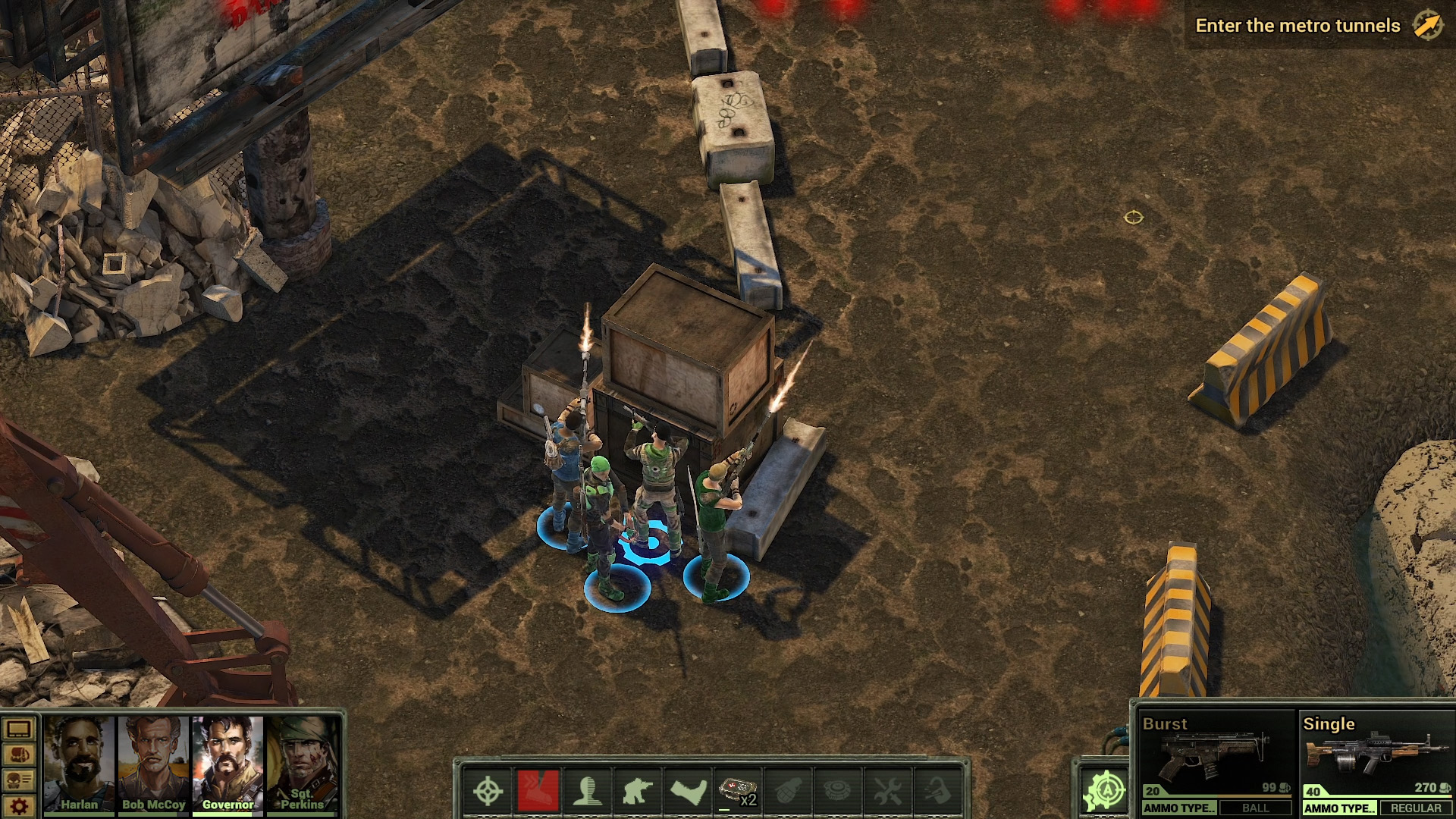
Task: Activate the crouching shooter action
Action: pos(638,792)
